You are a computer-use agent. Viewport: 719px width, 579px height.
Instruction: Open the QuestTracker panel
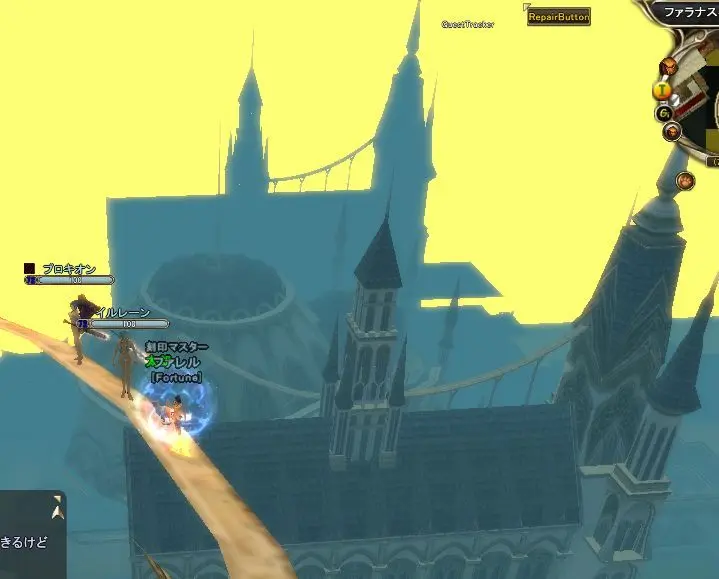click(x=468, y=25)
